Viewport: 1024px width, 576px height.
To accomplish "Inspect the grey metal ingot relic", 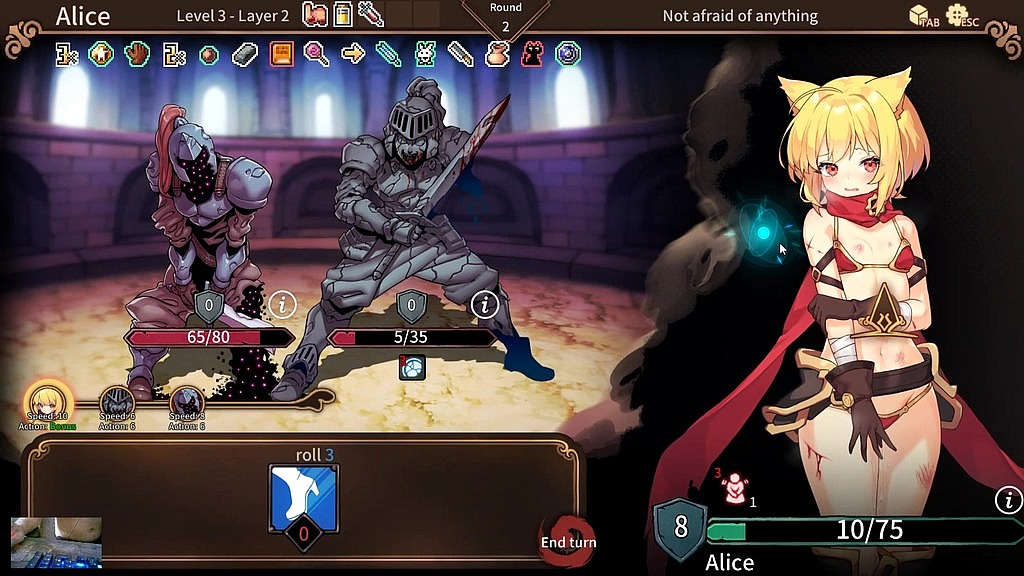I will (x=245, y=54).
